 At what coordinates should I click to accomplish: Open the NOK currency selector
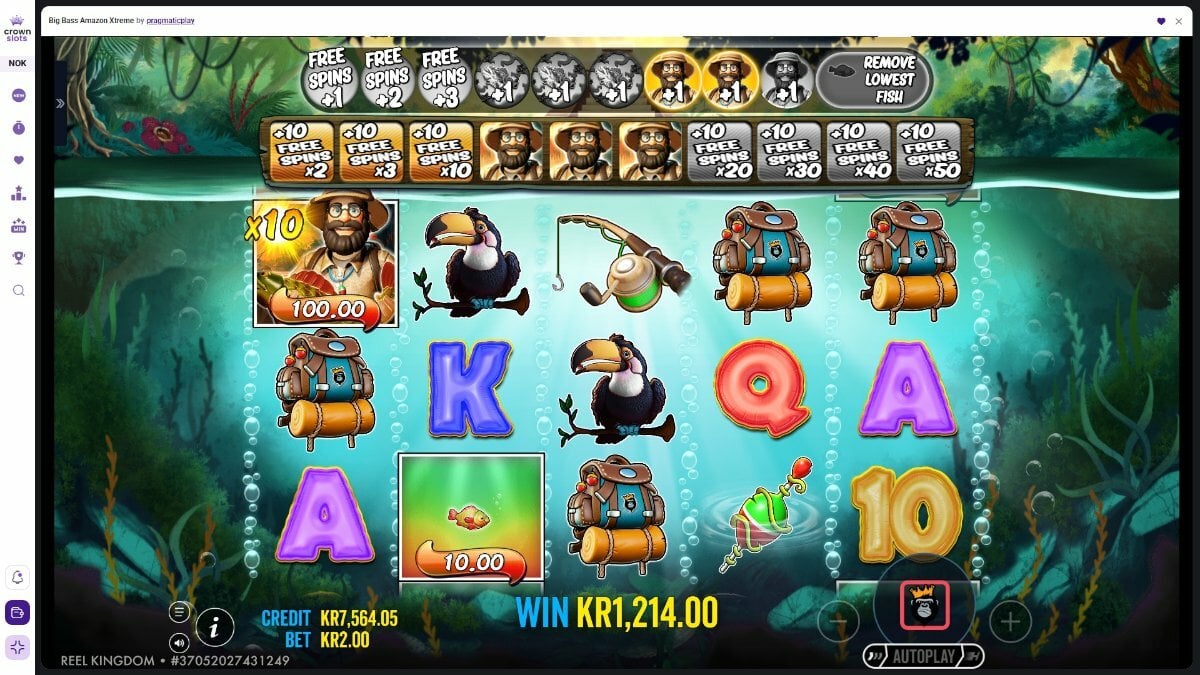[18, 63]
